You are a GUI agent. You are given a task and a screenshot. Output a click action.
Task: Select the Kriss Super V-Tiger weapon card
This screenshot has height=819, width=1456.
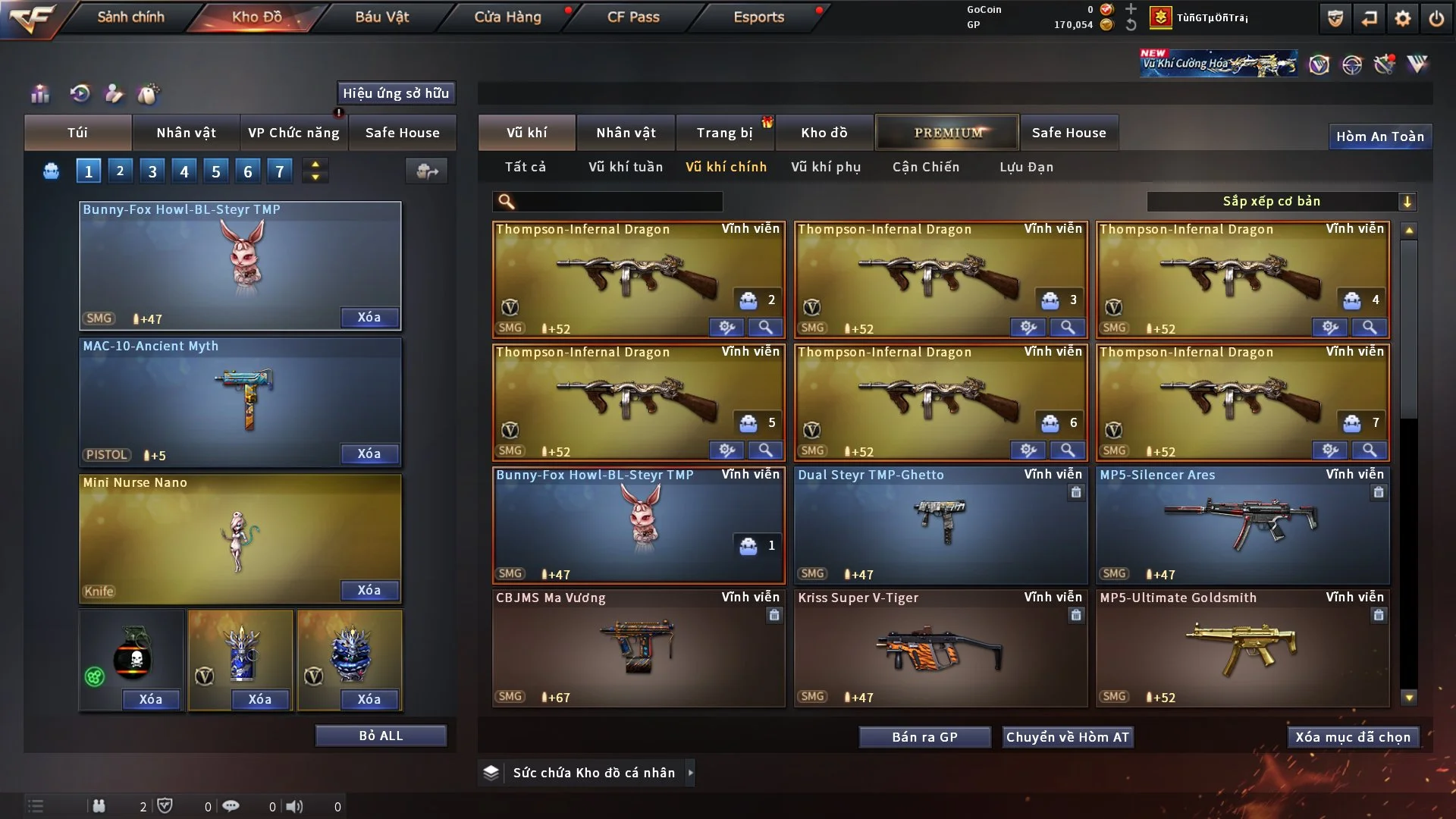(940, 648)
